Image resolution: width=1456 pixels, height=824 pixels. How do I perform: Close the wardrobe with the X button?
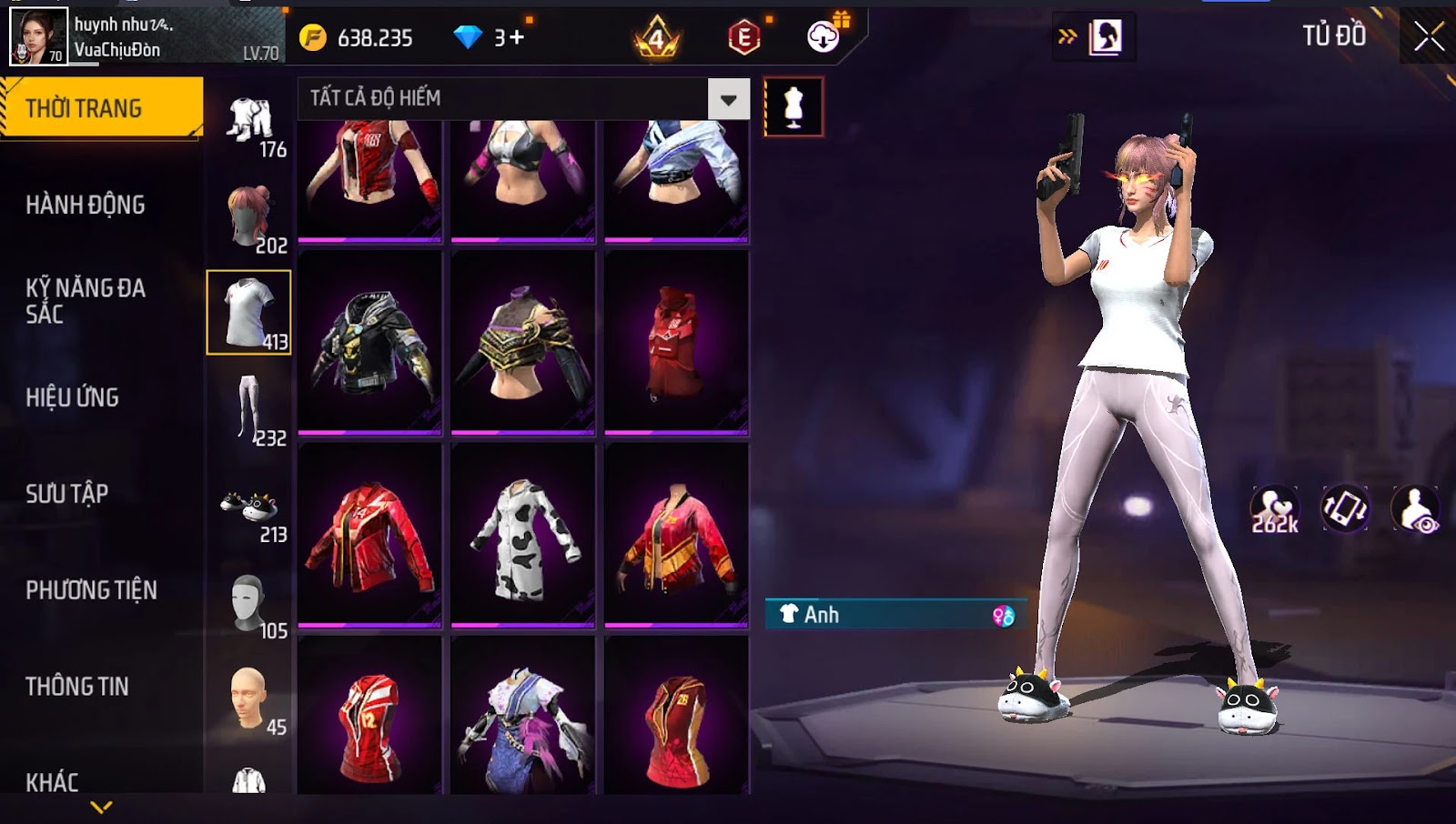click(x=1429, y=36)
